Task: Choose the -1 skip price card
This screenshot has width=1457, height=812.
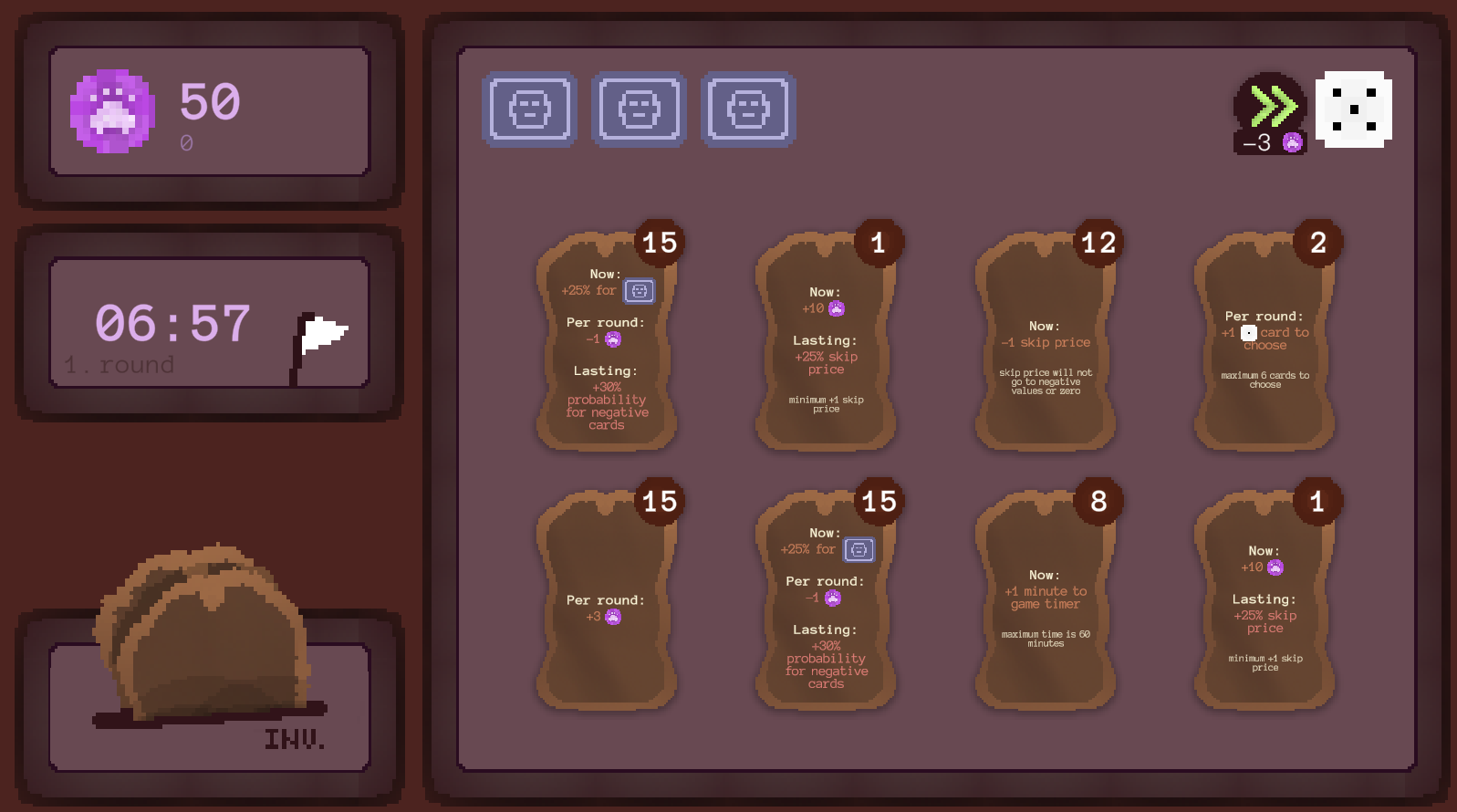Action: (1045, 344)
